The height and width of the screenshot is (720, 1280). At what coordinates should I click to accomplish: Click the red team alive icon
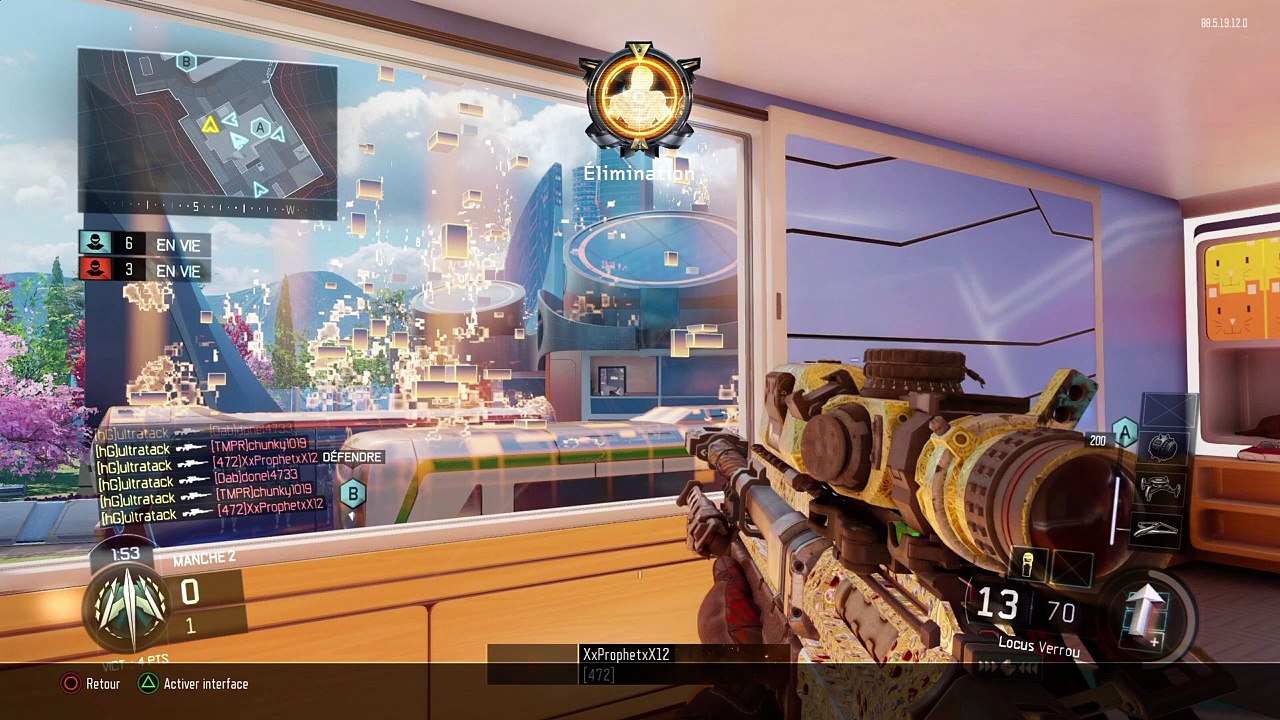[96, 270]
